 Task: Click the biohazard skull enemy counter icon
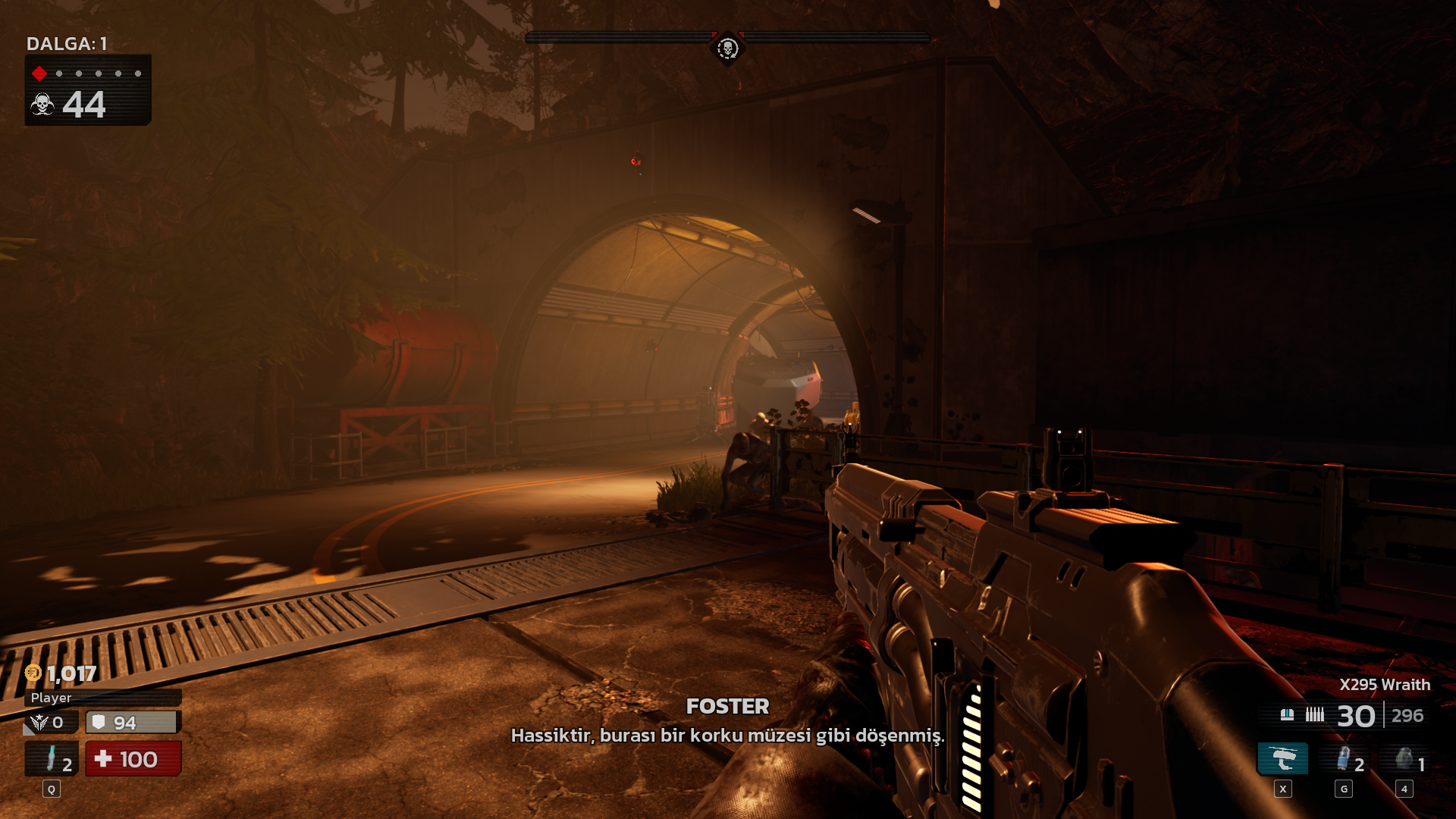tap(42, 105)
